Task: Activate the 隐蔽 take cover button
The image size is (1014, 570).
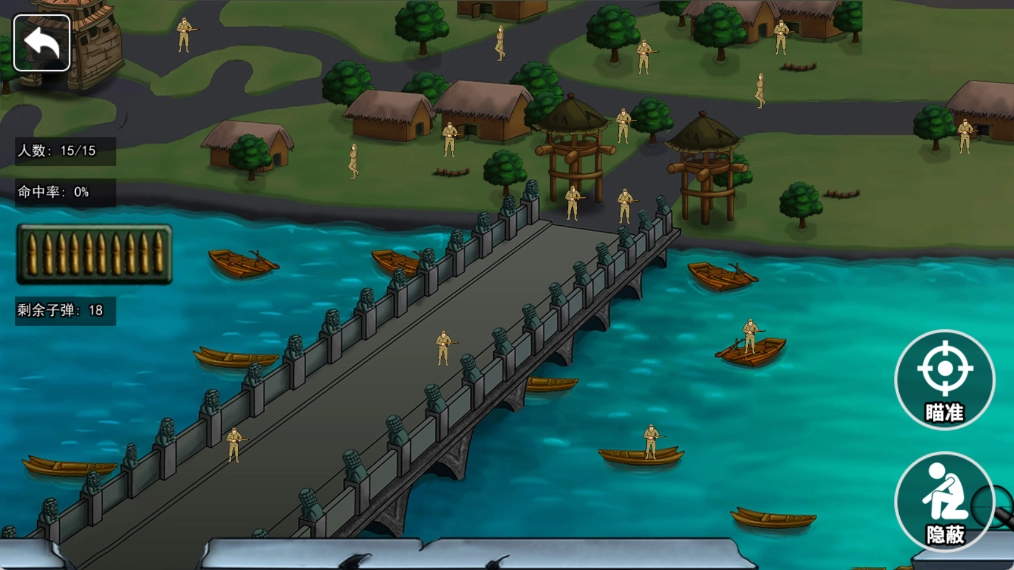Action: coord(944,502)
